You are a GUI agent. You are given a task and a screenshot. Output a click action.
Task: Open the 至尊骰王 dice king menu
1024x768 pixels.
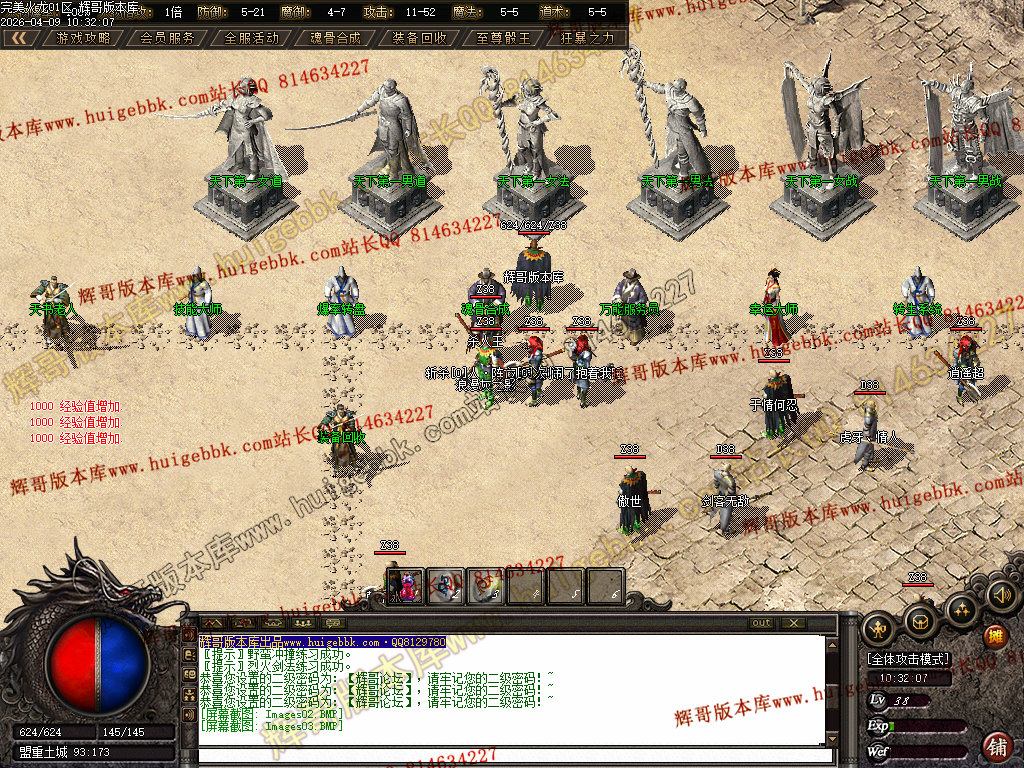pos(504,38)
